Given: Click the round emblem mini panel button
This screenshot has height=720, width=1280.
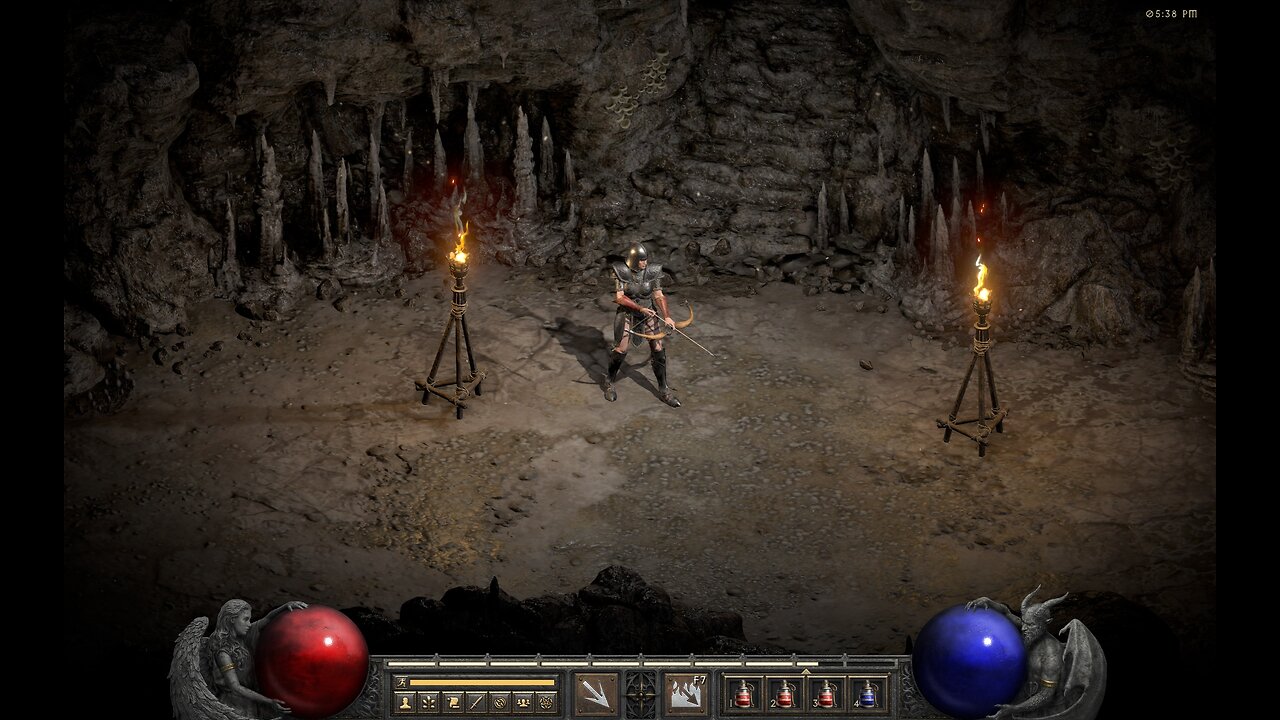Looking at the screenshot, I should pos(499,702).
